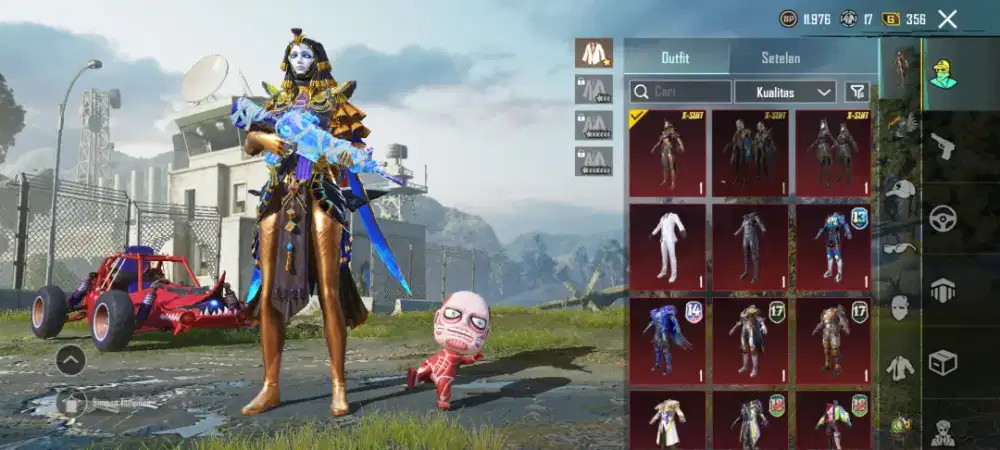Open the steering wheel vehicle category

click(942, 218)
